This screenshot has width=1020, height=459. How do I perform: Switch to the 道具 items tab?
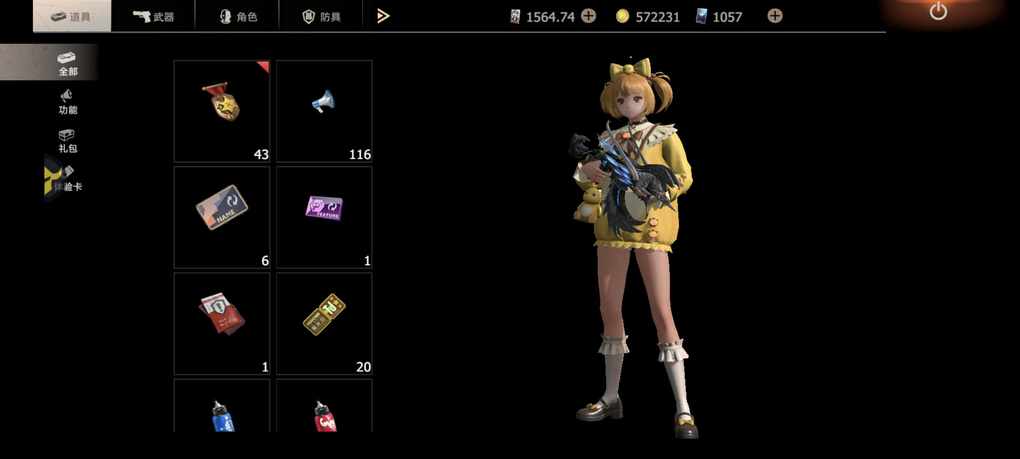(x=72, y=16)
